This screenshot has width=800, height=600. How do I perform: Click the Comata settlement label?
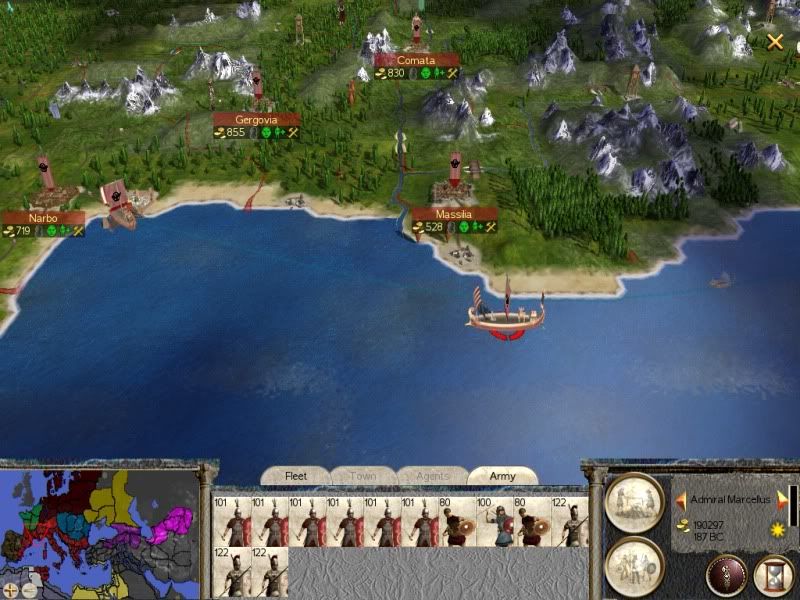416,60
